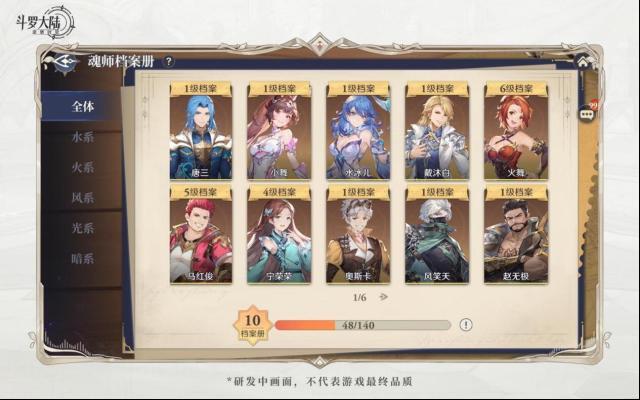Select the 马红俊 character card
Image resolution: width=640 pixels, height=400 pixels.
click(x=201, y=235)
